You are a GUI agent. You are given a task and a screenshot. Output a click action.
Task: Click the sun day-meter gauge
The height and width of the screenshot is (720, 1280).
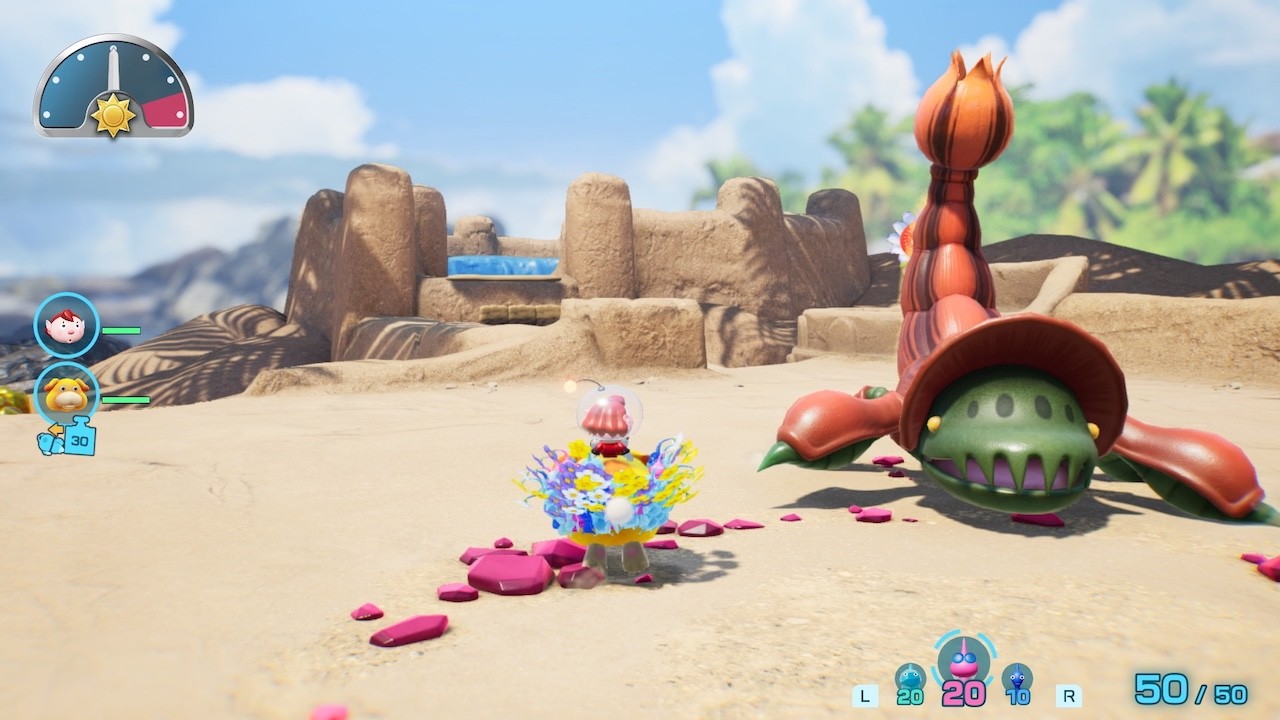click(113, 88)
